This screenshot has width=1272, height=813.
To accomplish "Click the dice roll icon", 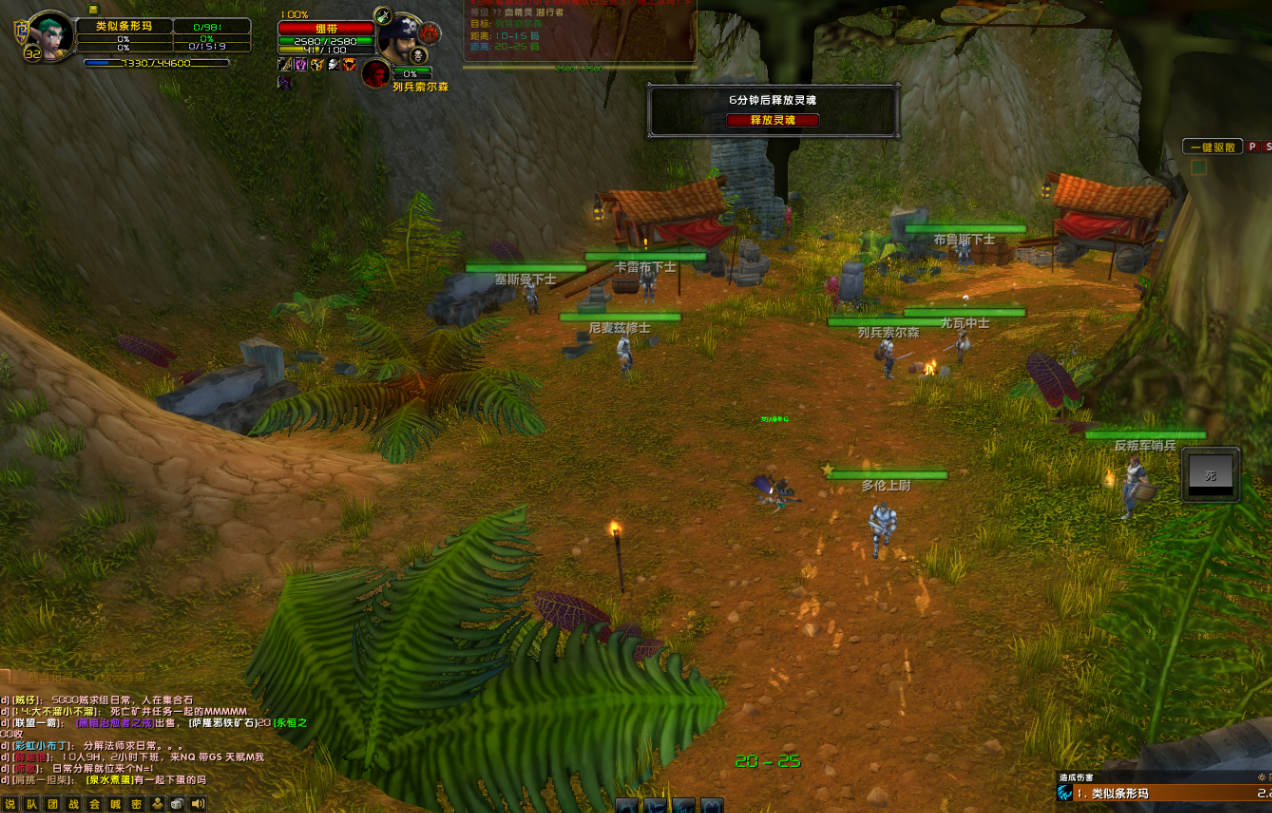I will coord(177,803).
